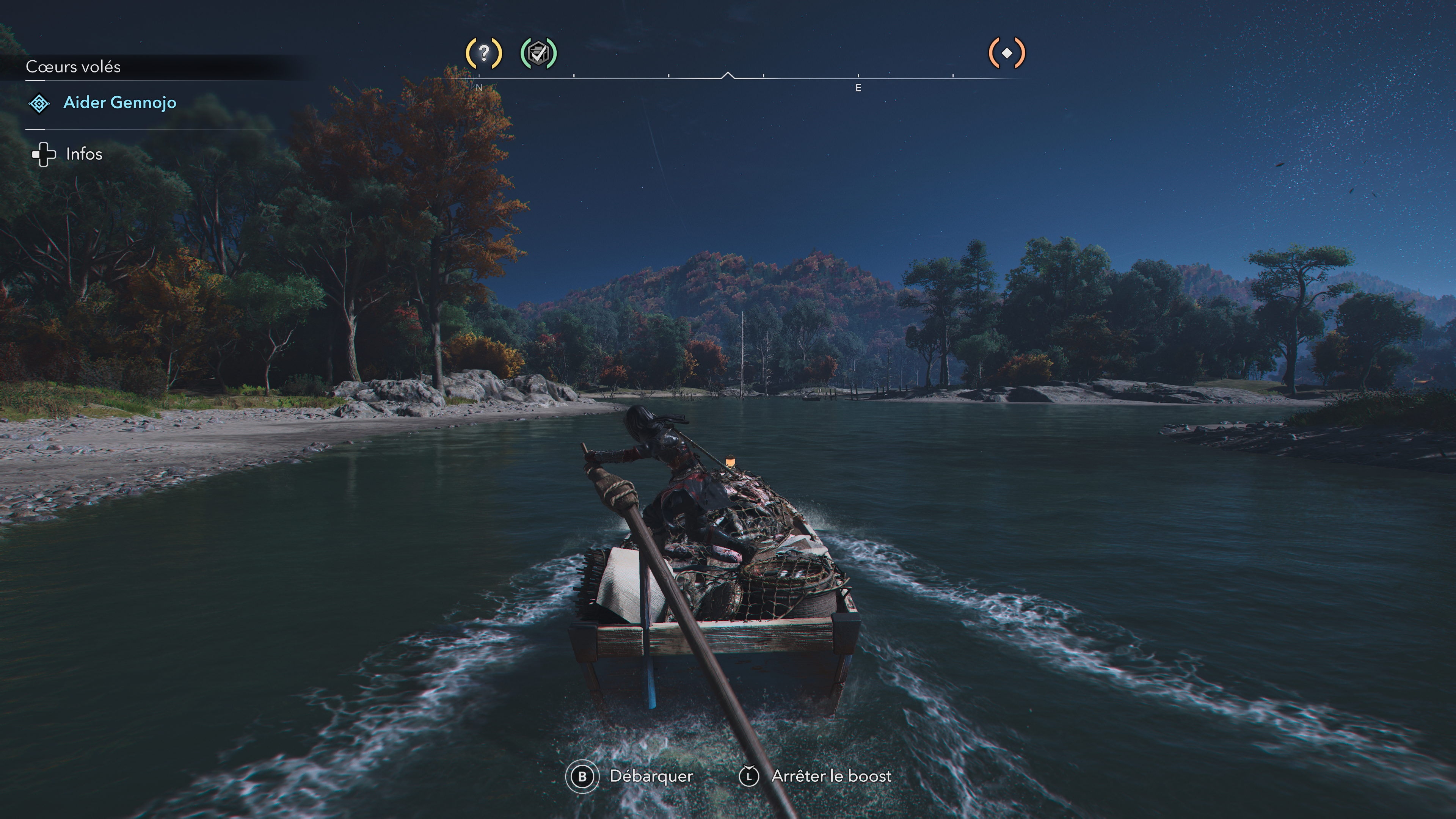
Task: Select the "Aider Gennojo" quest objective
Action: tap(119, 103)
